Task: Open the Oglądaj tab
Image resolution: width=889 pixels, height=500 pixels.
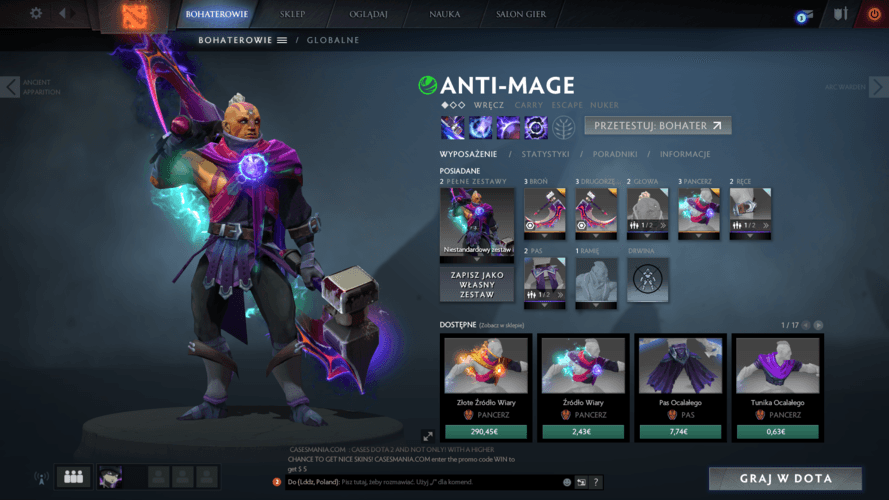Action: pyautogui.click(x=362, y=15)
